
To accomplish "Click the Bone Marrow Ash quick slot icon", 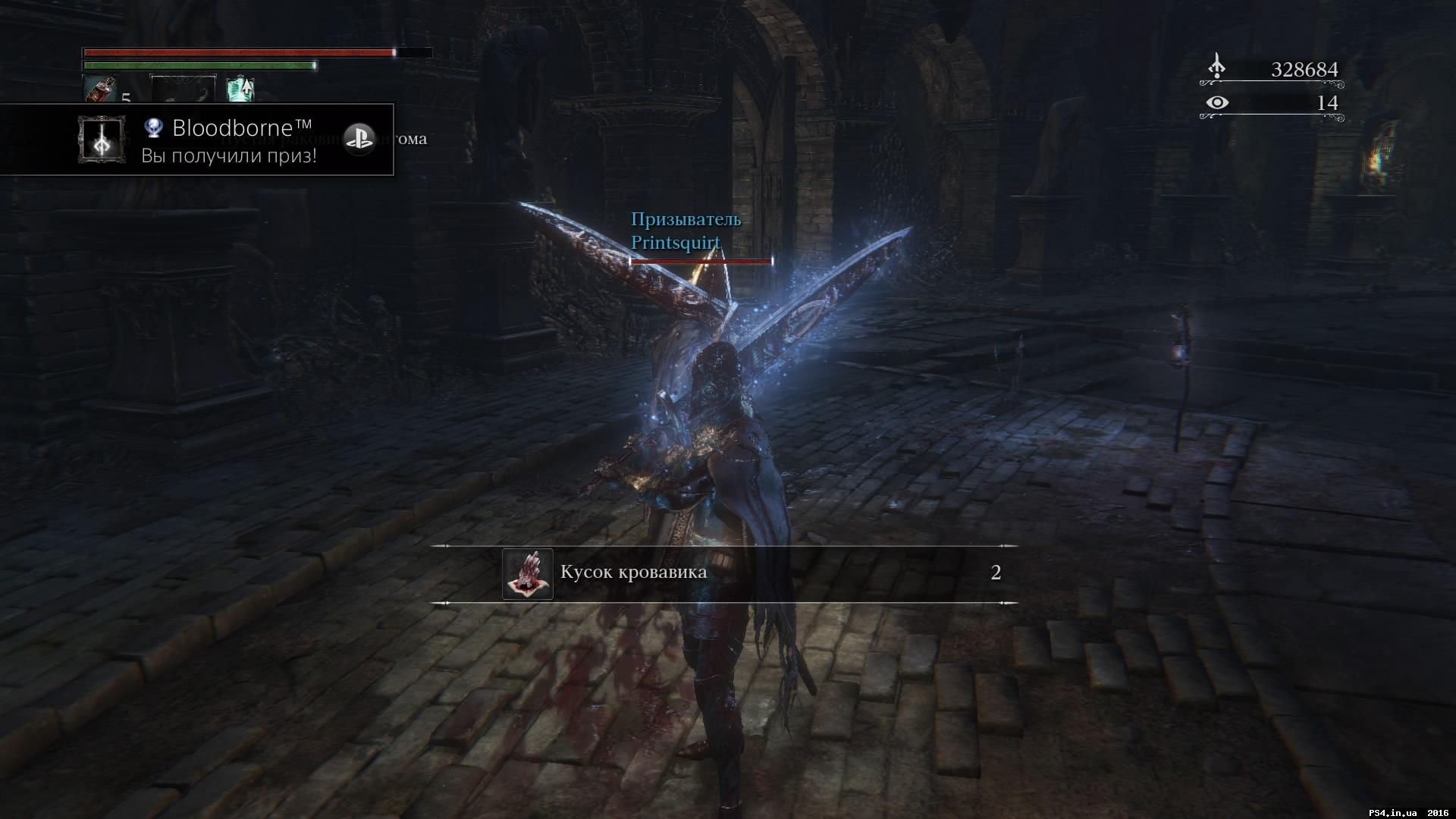I will tap(241, 88).
